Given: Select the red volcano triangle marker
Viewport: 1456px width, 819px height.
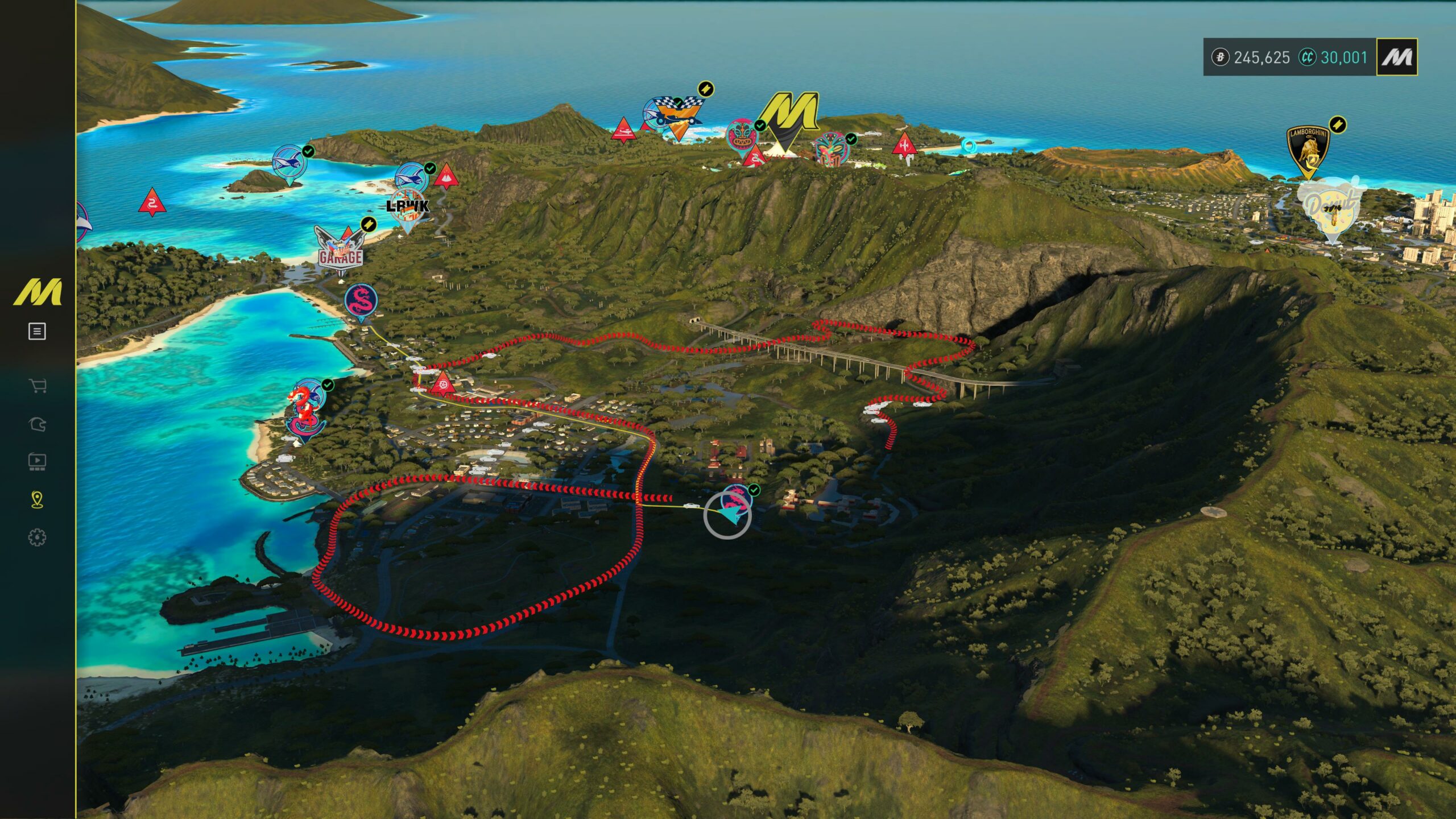Looking at the screenshot, I should tap(446, 177).
